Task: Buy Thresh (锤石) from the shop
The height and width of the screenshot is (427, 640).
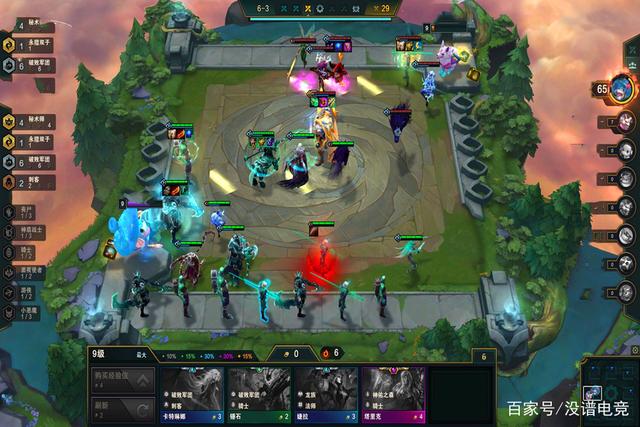Action: coord(258,393)
